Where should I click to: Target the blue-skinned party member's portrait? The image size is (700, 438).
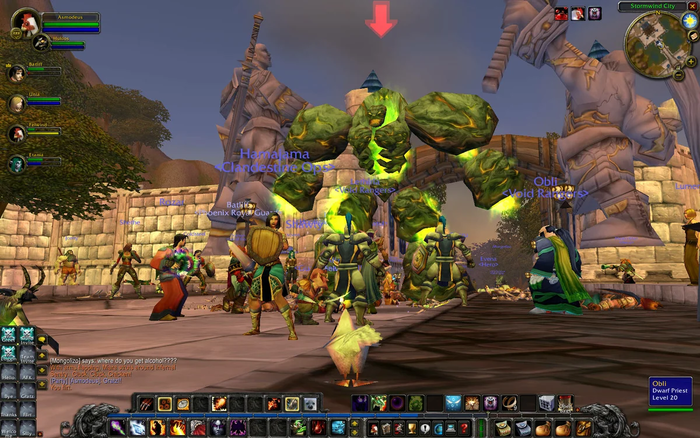tap(17, 162)
